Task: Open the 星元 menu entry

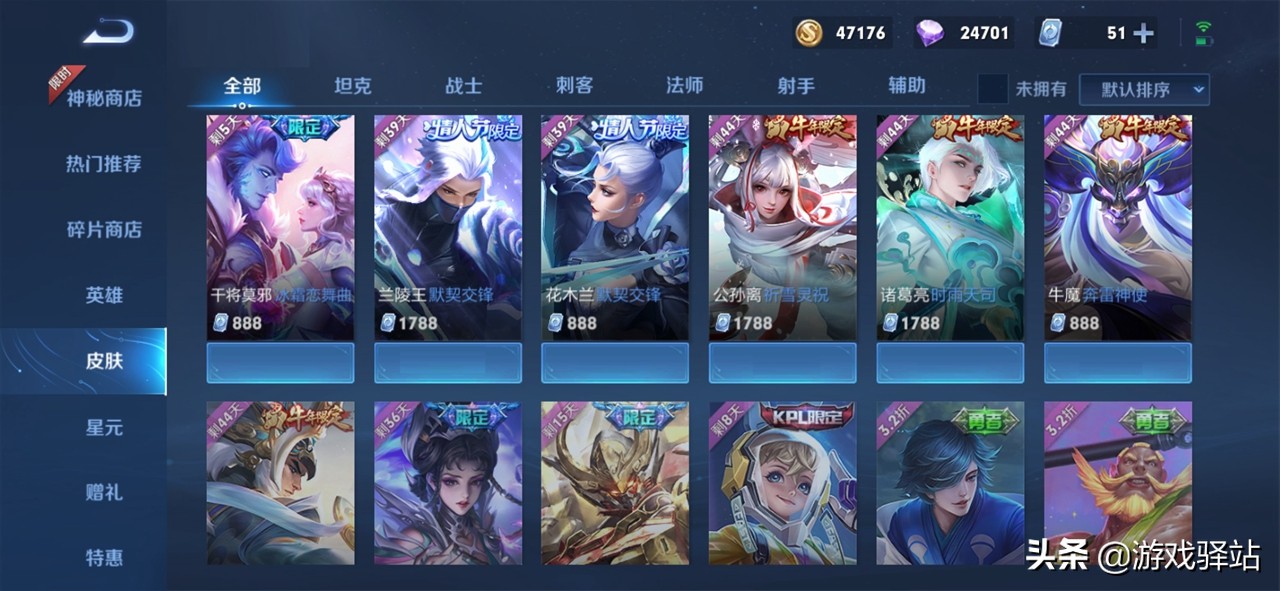Action: pyautogui.click(x=104, y=427)
